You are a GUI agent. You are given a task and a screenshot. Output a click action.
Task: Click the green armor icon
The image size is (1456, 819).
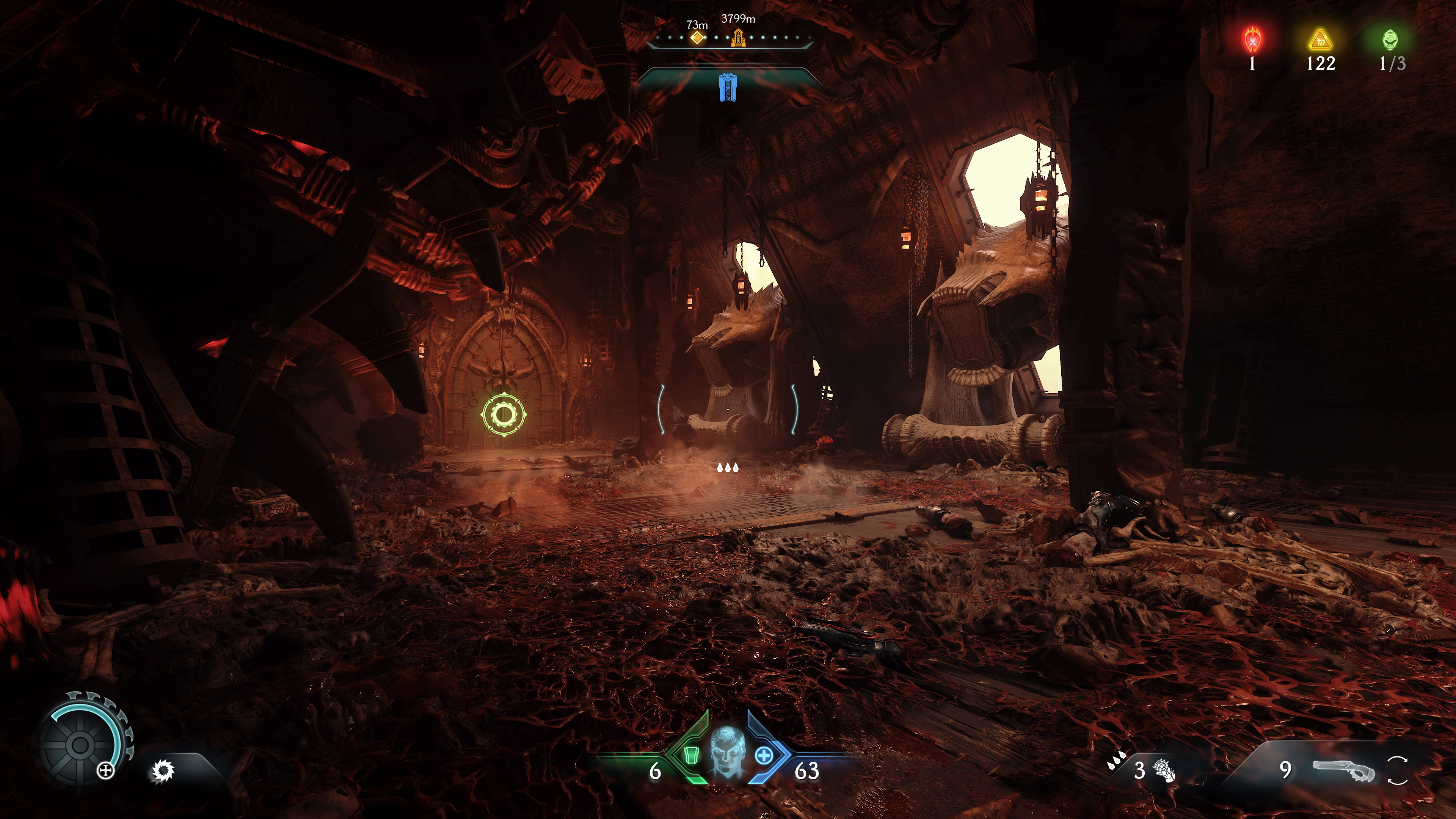691,755
